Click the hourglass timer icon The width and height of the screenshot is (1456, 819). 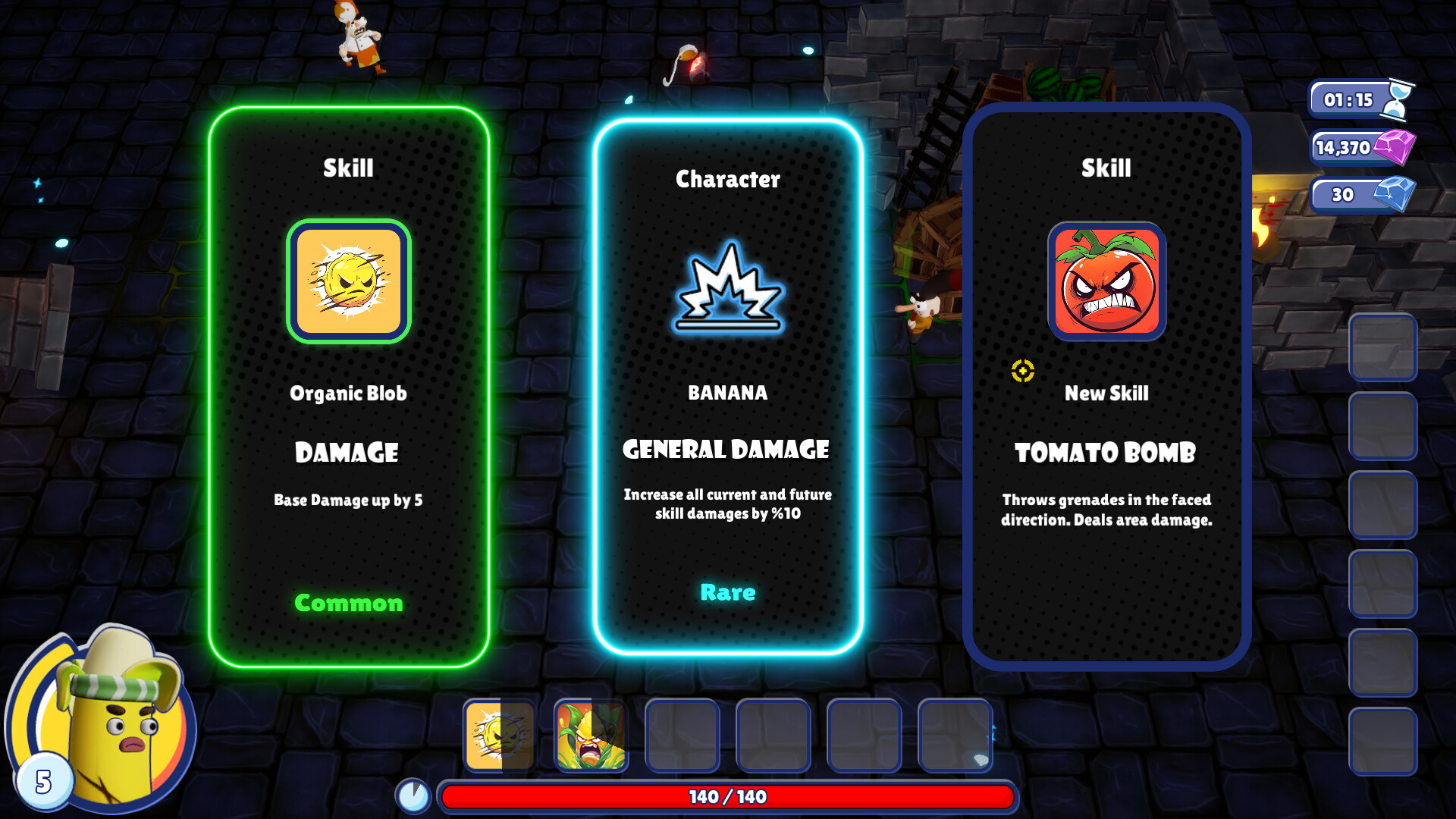tap(1410, 99)
